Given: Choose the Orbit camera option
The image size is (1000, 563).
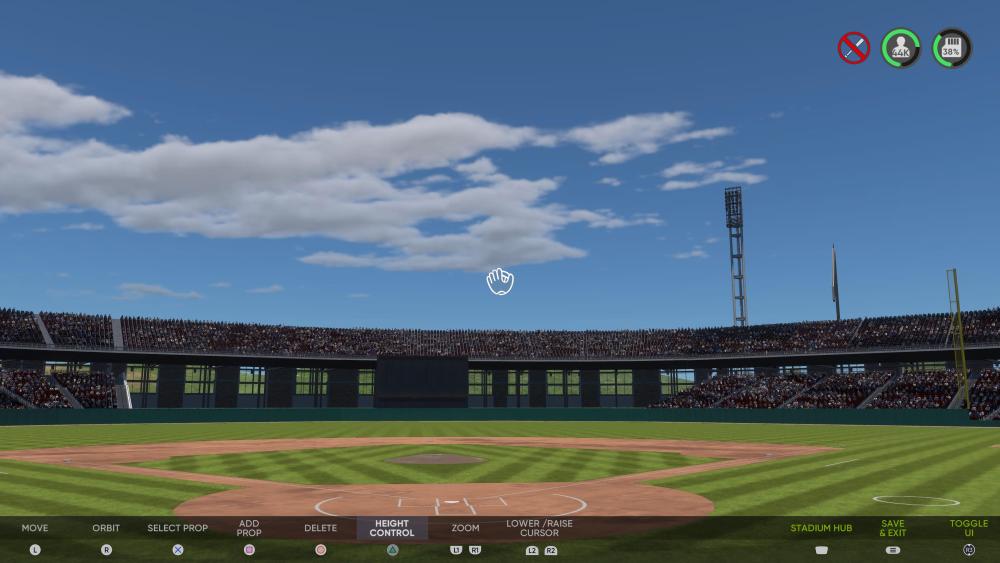Looking at the screenshot, I should tap(106, 528).
